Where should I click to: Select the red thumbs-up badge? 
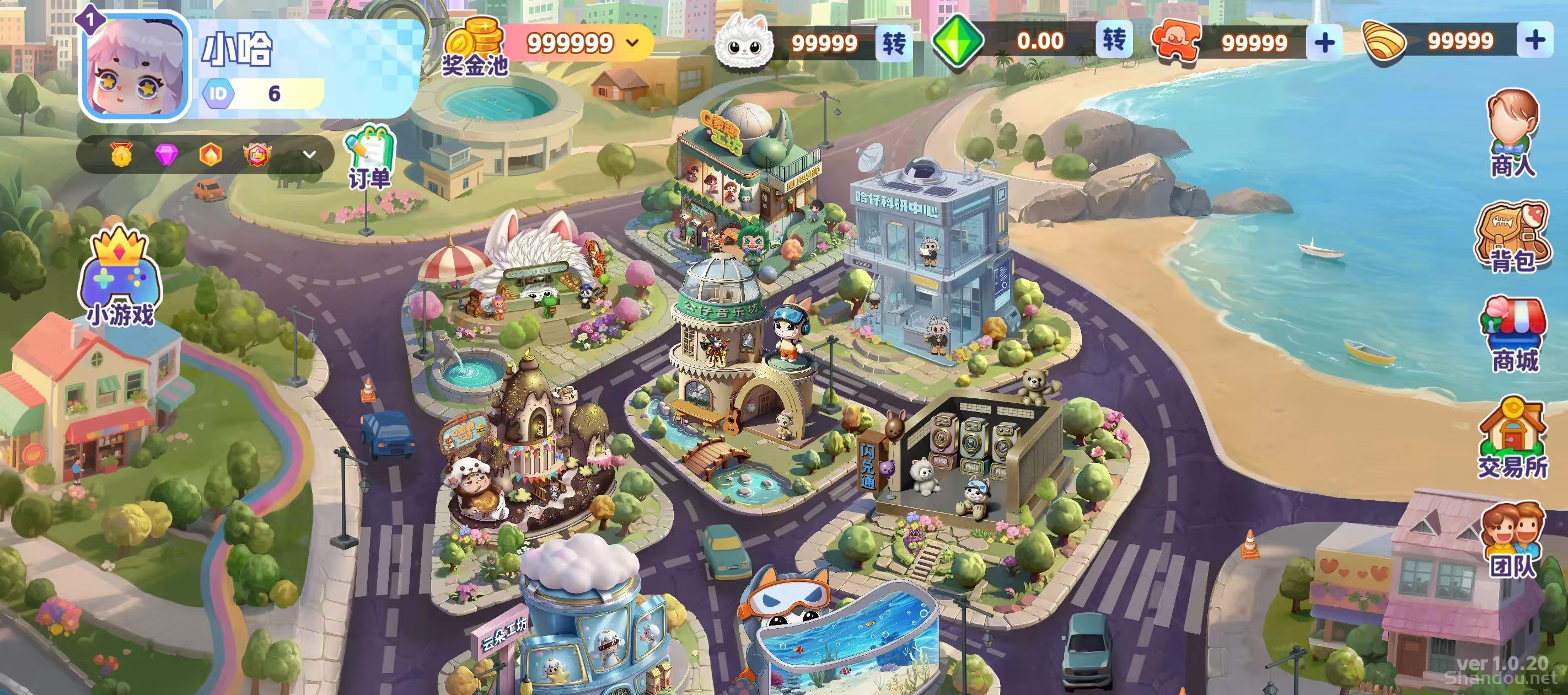click(x=255, y=154)
